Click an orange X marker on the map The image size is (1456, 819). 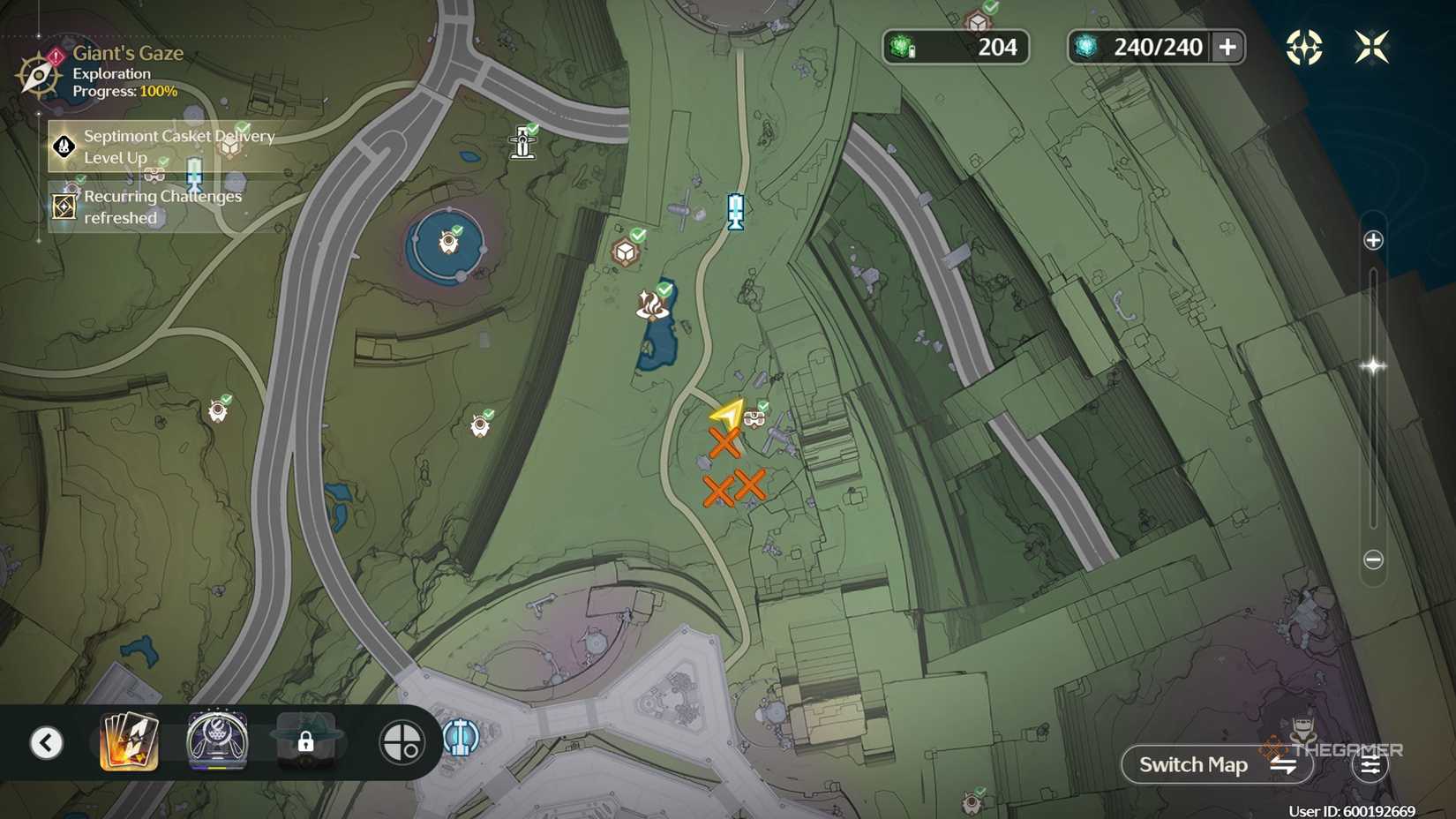tap(725, 442)
